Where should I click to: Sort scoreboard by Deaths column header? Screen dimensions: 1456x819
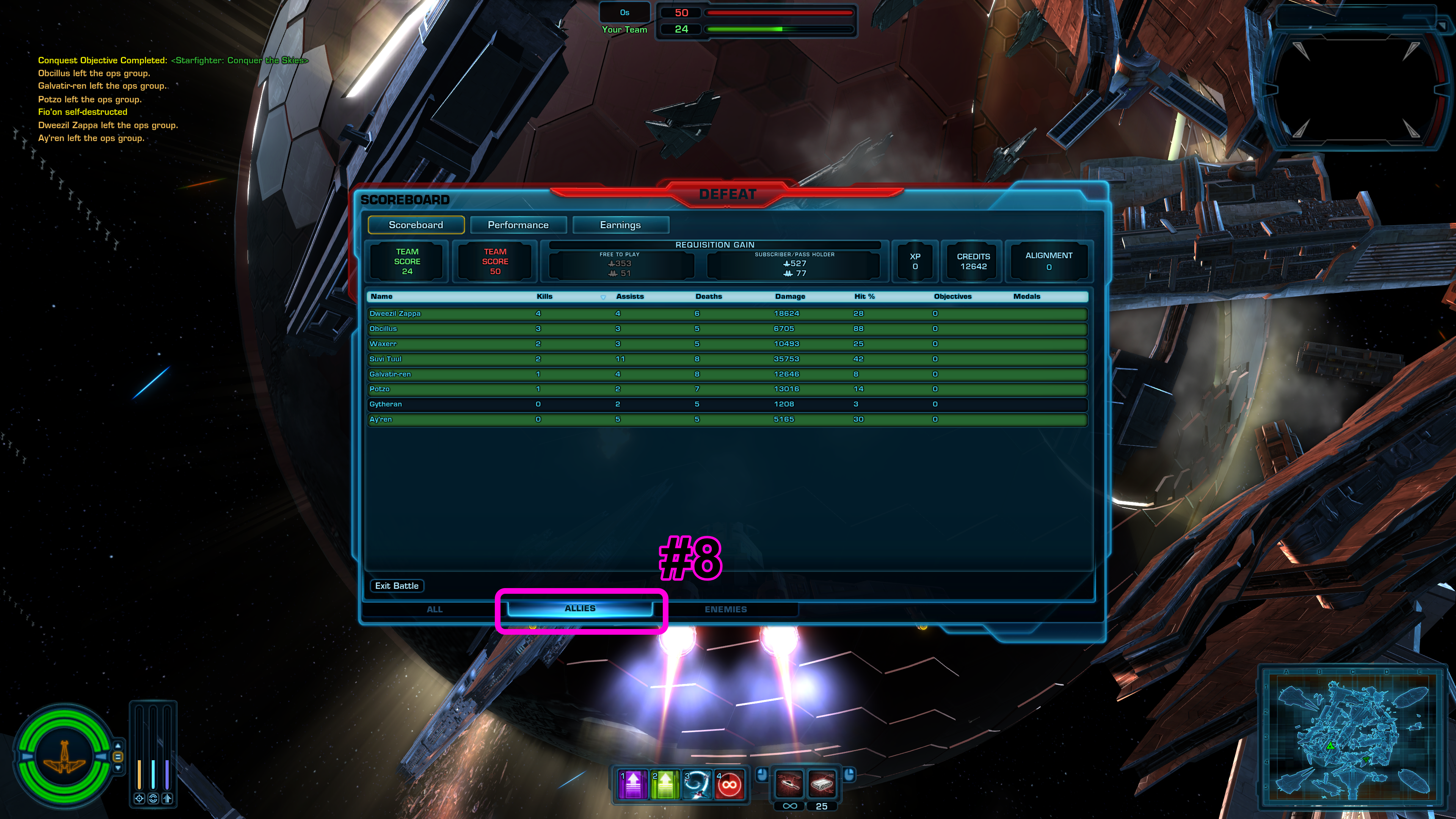click(x=708, y=296)
